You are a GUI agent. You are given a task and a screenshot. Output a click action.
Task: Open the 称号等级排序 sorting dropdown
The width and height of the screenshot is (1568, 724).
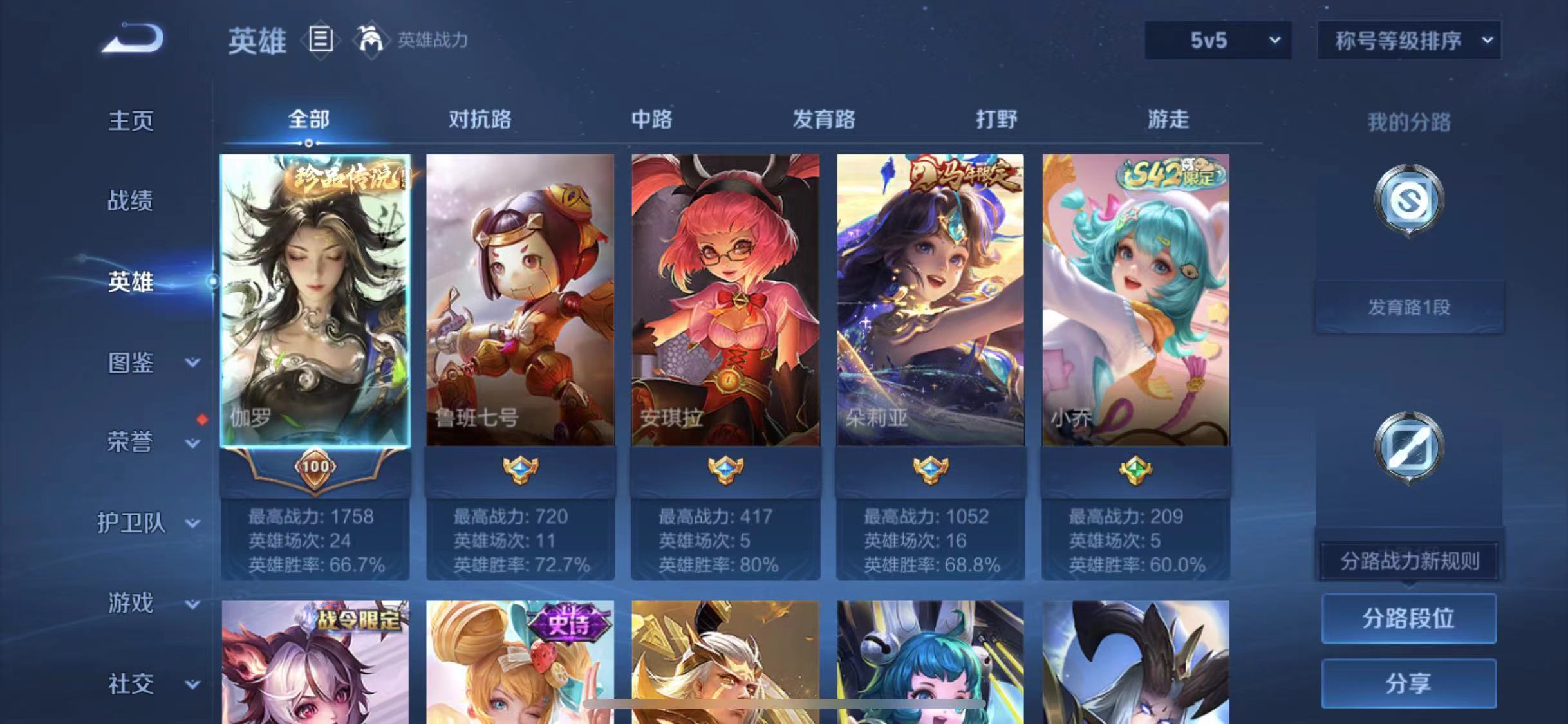coord(1408,40)
